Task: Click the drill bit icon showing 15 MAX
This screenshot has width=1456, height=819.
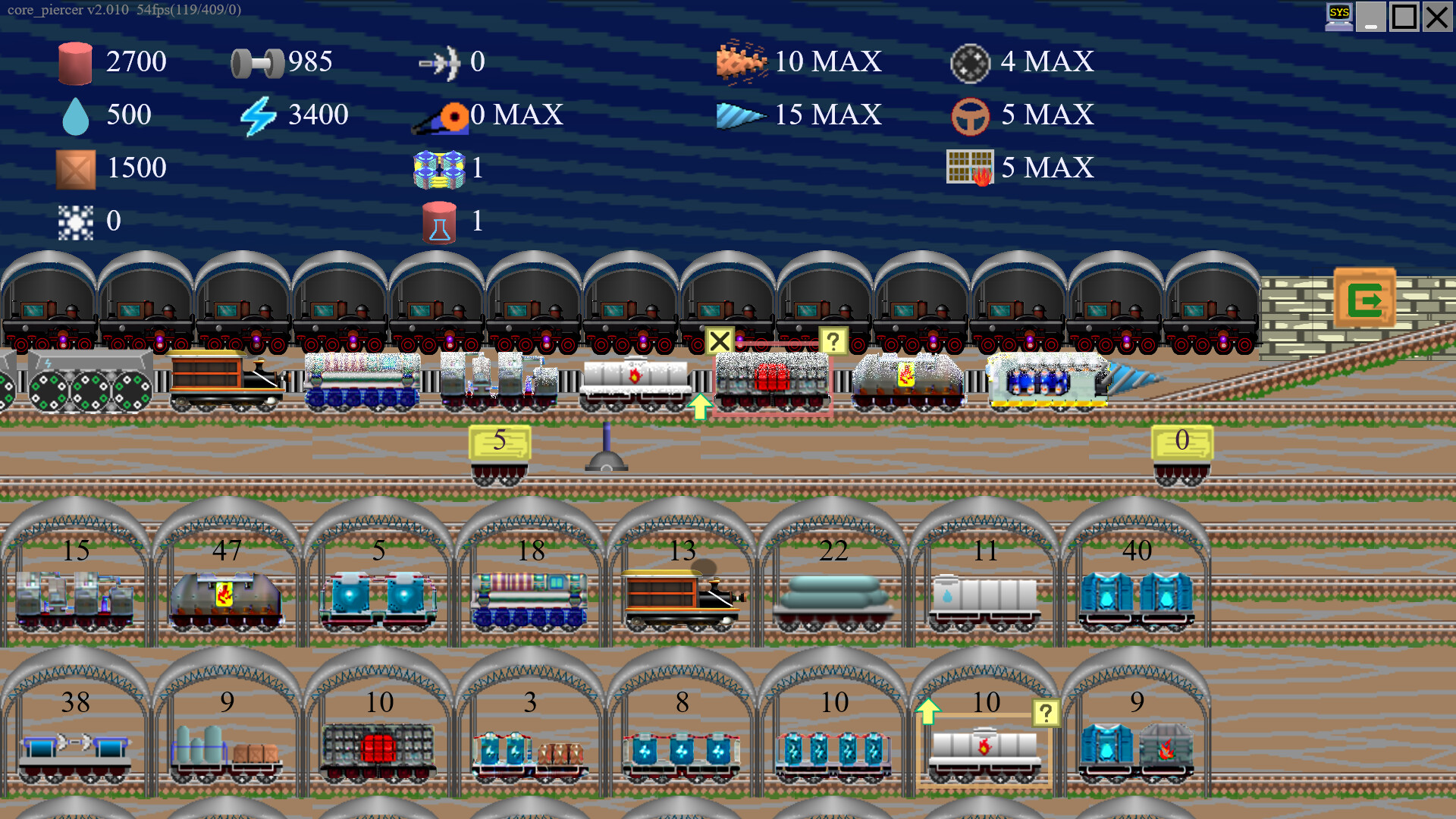Action: click(x=739, y=115)
